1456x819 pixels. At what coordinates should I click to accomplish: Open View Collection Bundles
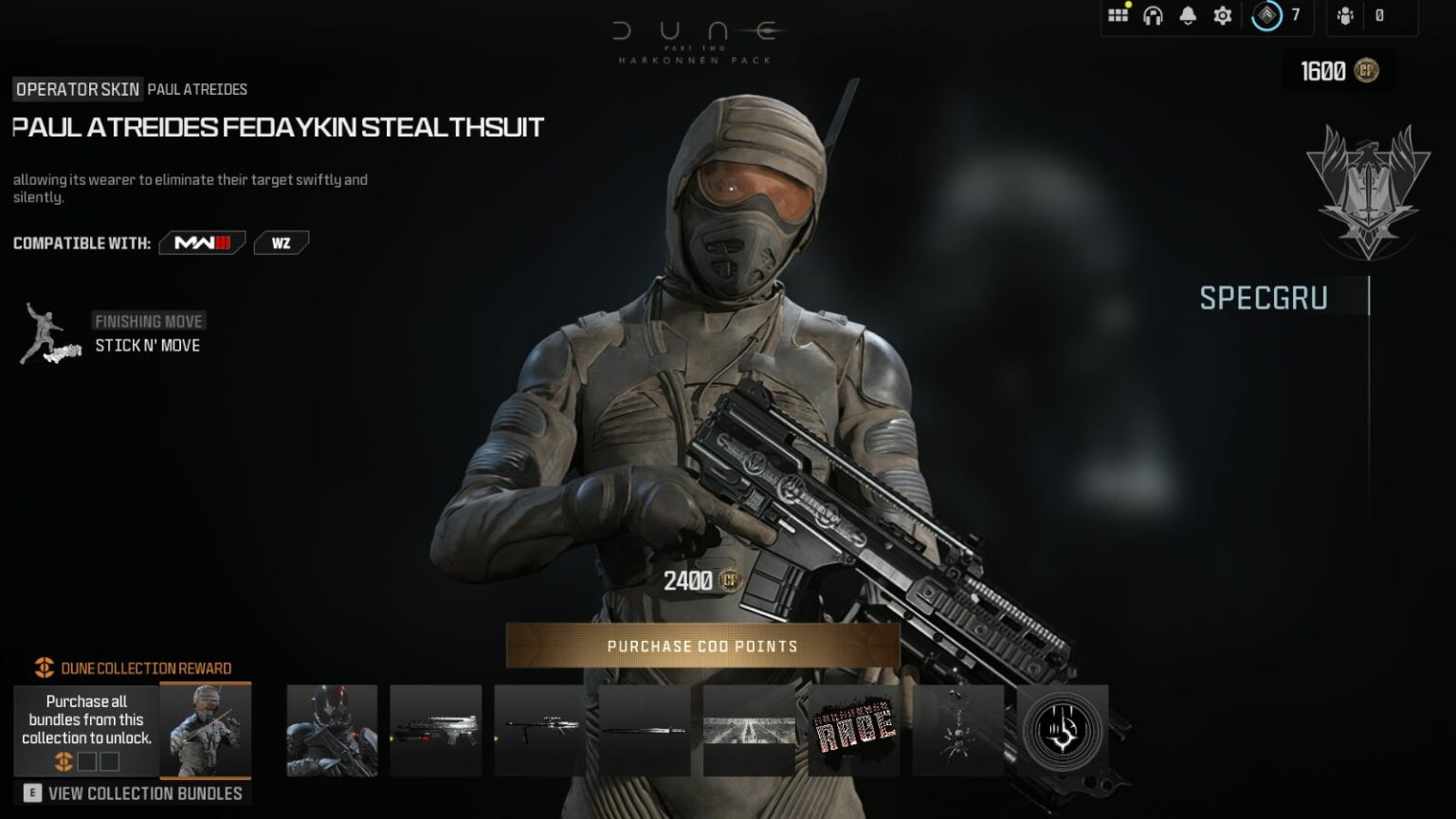[135, 793]
